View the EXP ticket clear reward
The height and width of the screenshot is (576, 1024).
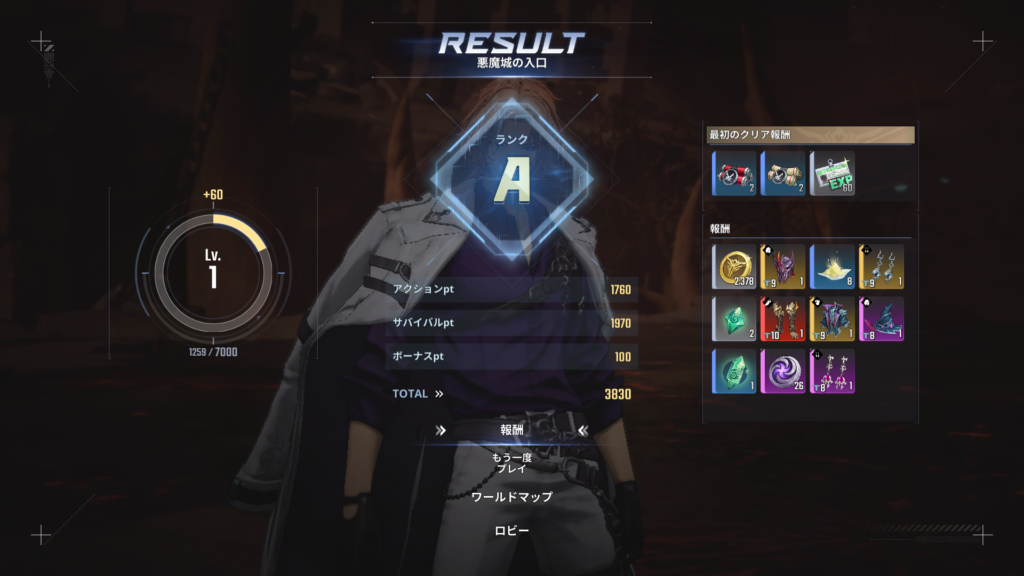coord(832,173)
